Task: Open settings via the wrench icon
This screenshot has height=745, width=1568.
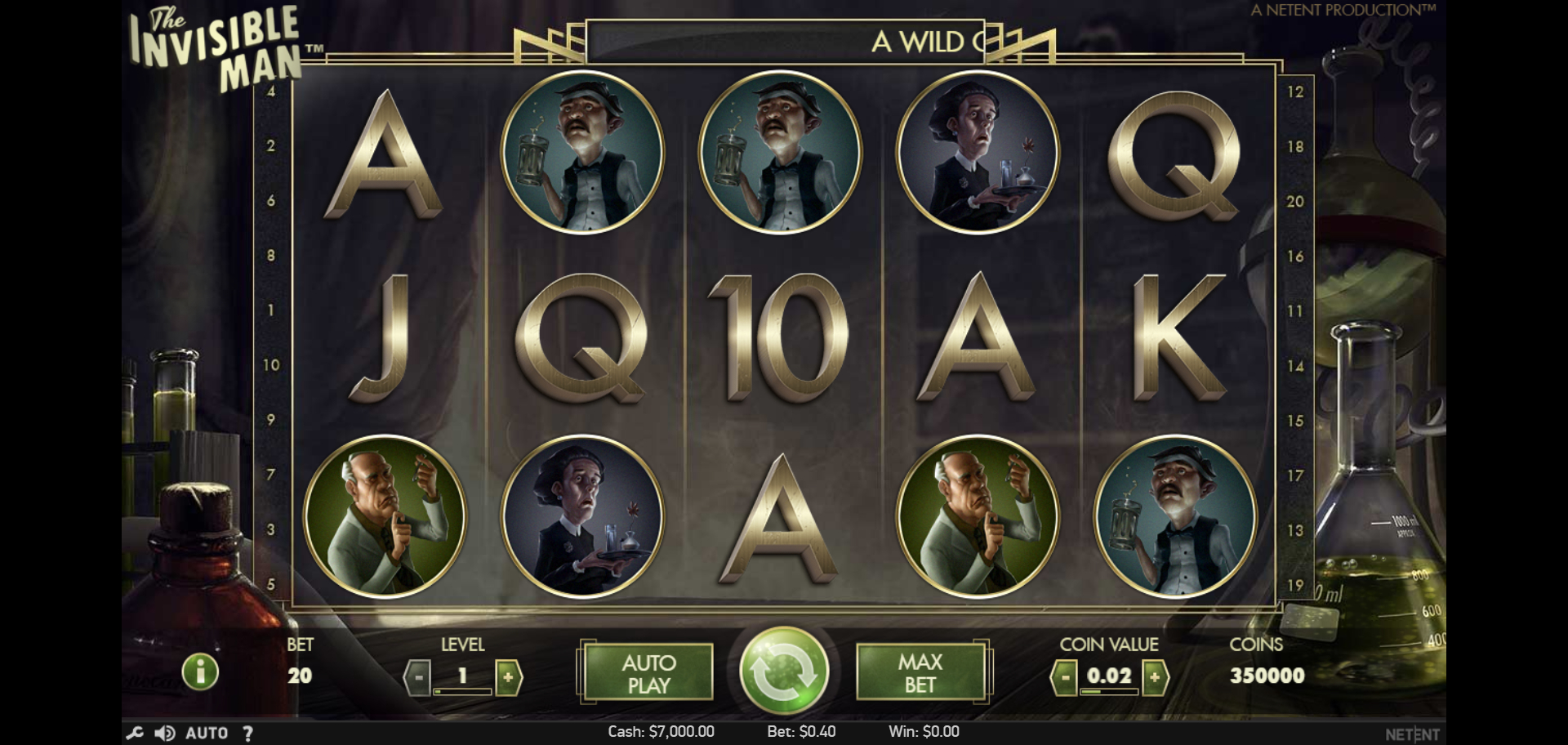Action: [x=135, y=733]
